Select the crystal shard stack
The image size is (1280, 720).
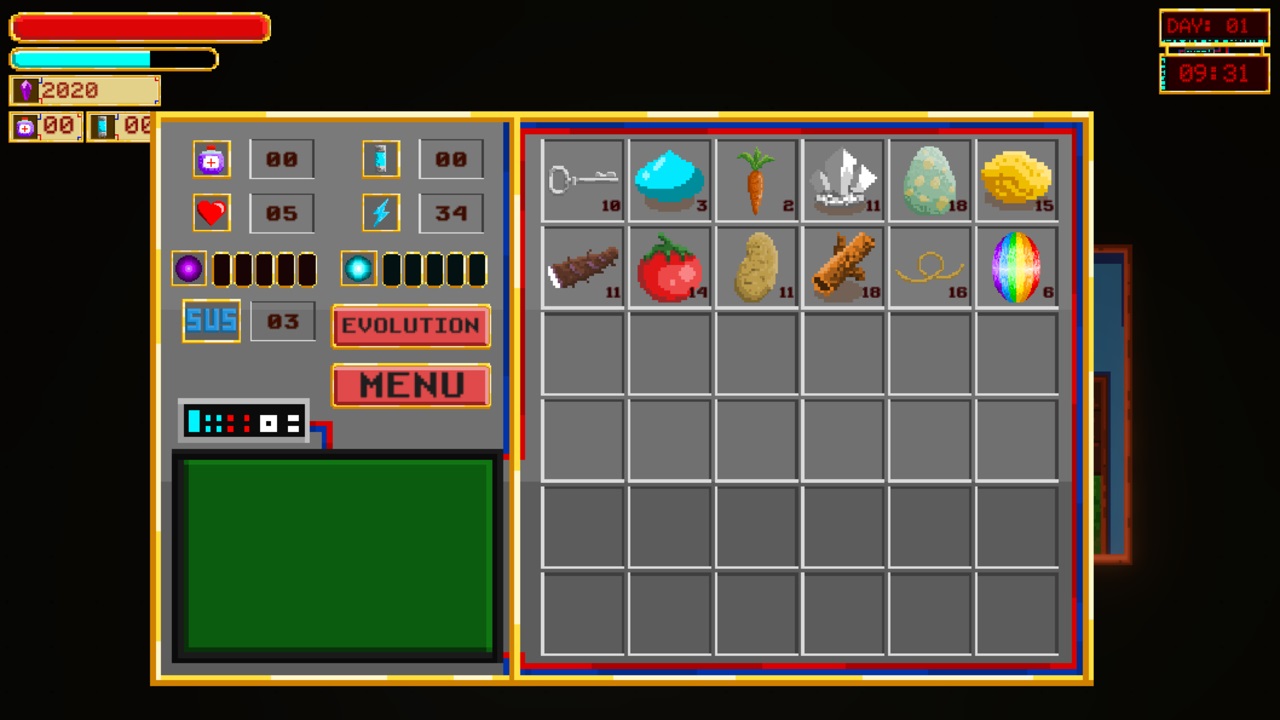(x=843, y=178)
